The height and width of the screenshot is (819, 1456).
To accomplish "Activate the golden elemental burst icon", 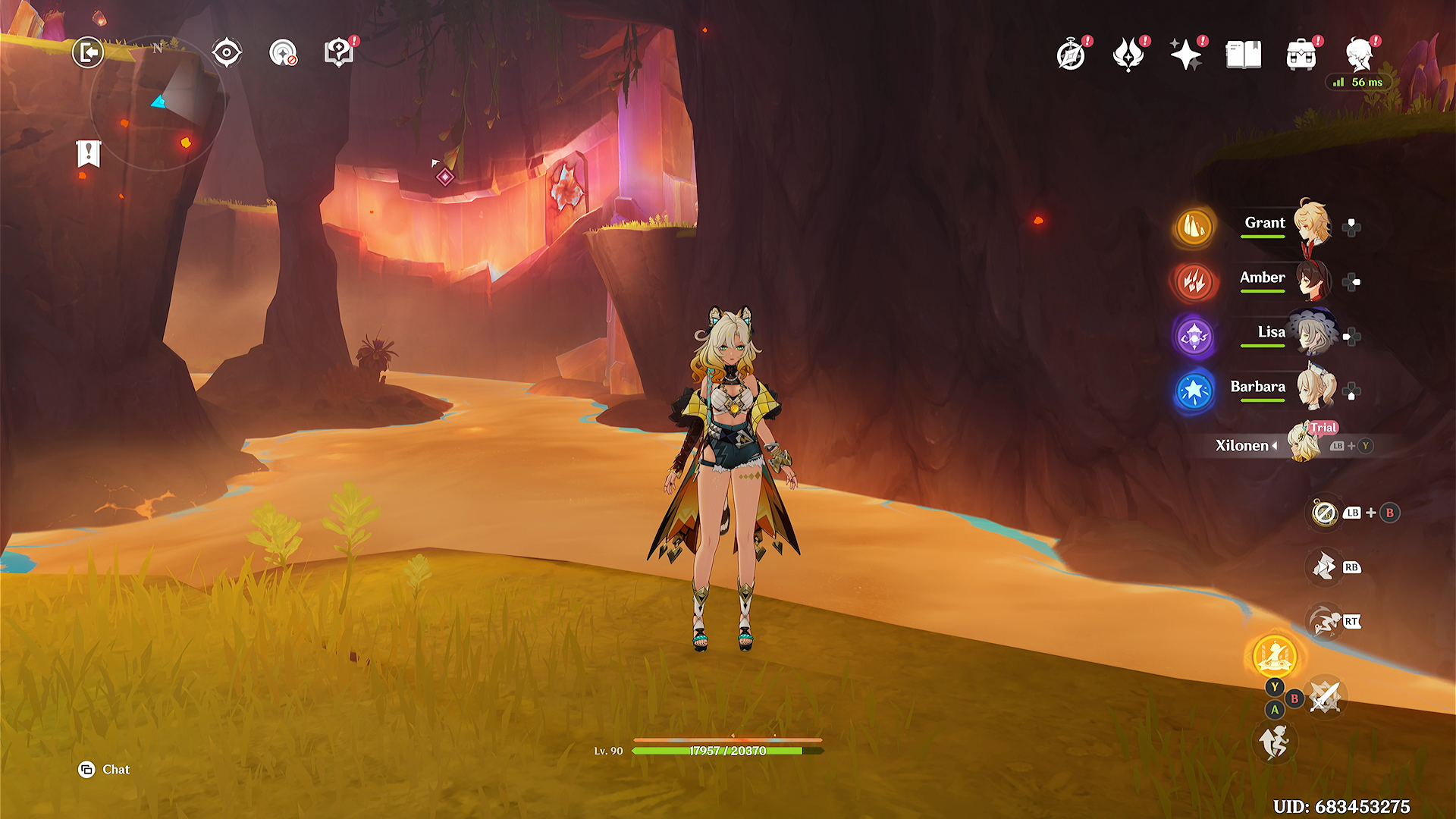I will click(x=1275, y=656).
